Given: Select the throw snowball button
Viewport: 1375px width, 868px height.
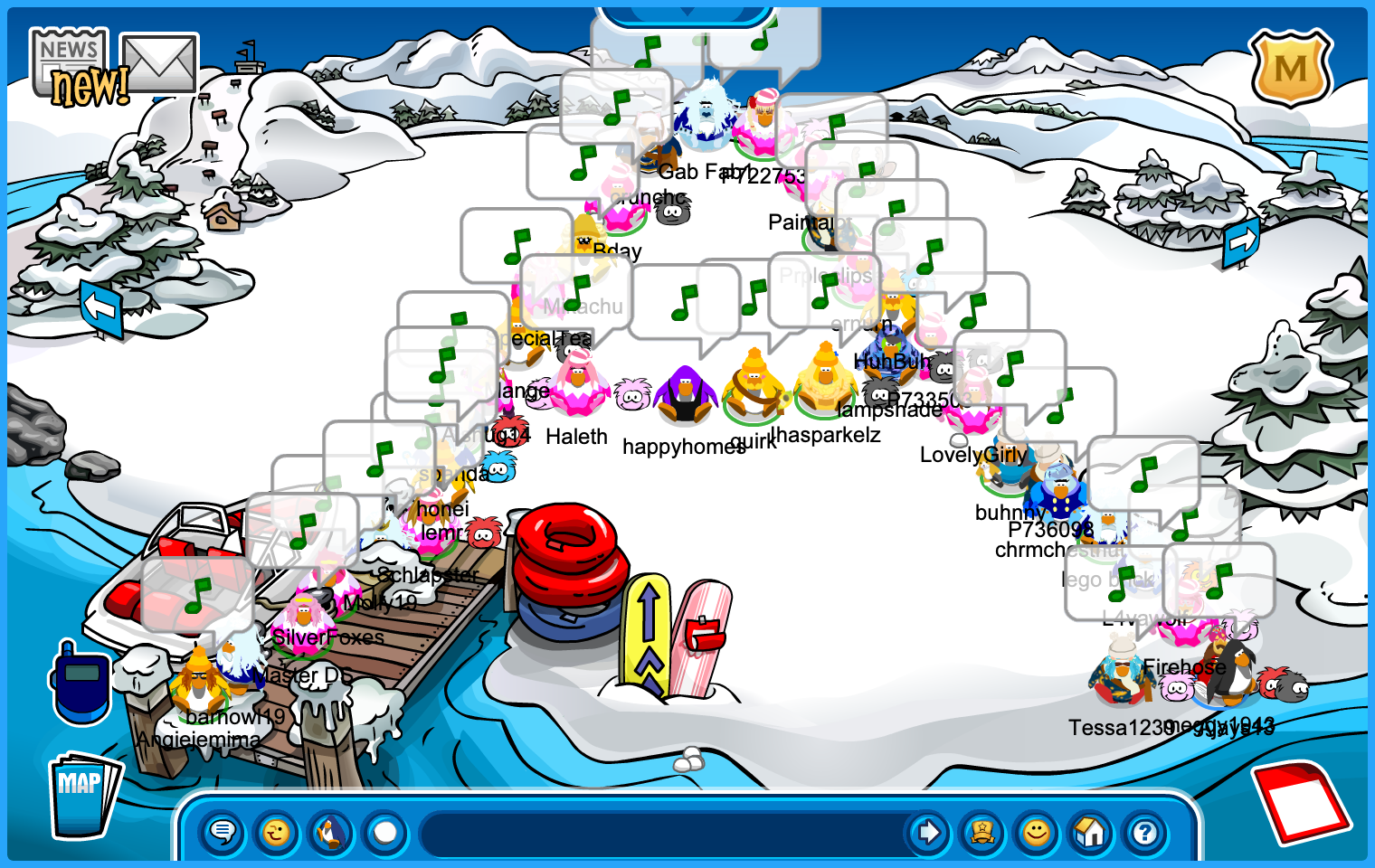Looking at the screenshot, I should 385,832.
